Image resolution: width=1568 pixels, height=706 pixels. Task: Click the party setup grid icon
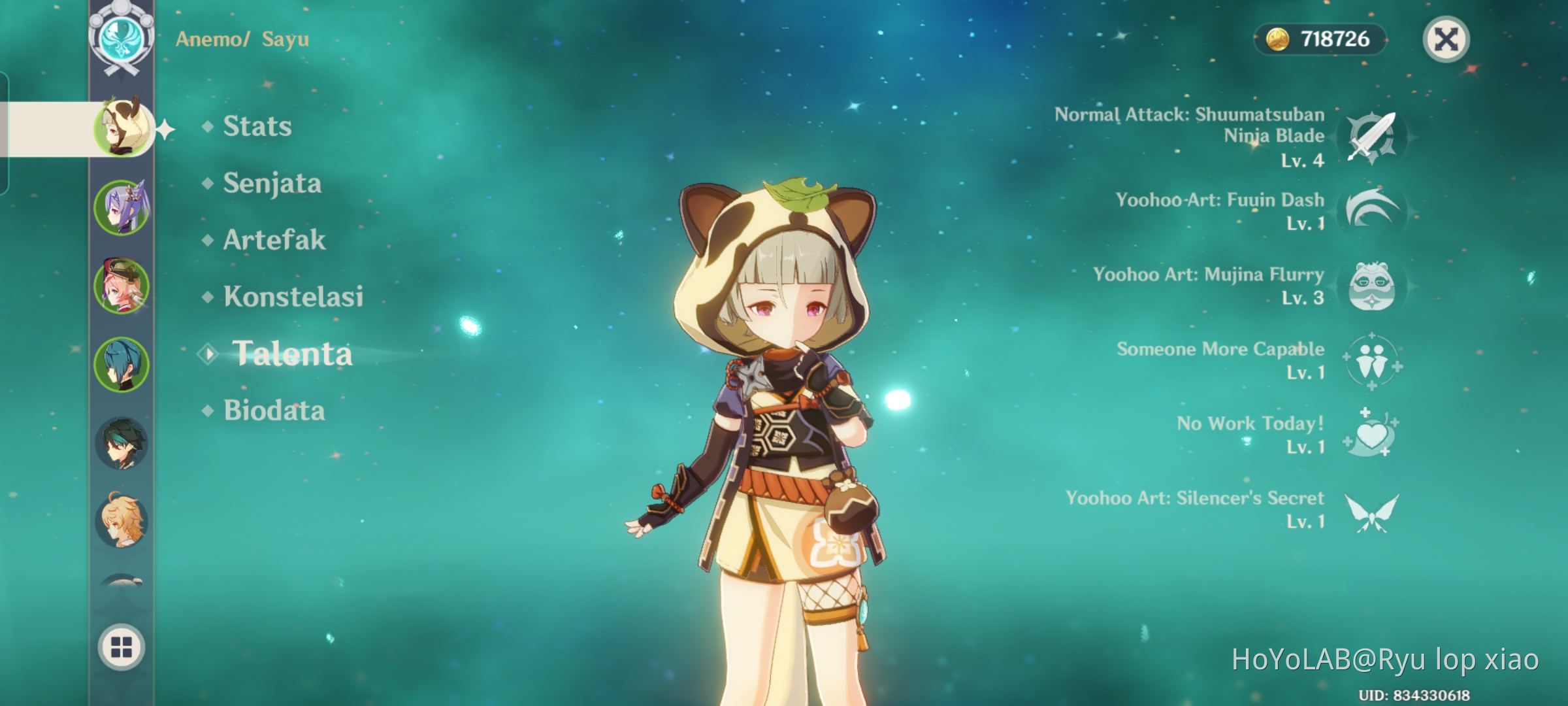[121, 647]
